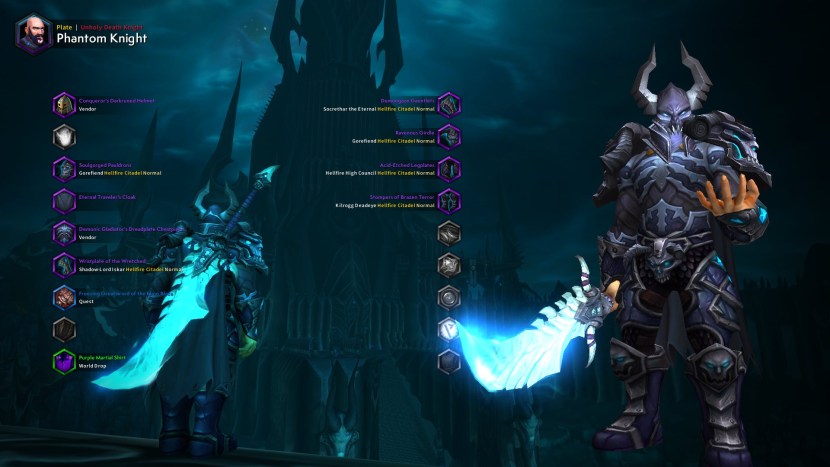Open the bearded character portrait
830x467 pixels.
(x=34, y=33)
